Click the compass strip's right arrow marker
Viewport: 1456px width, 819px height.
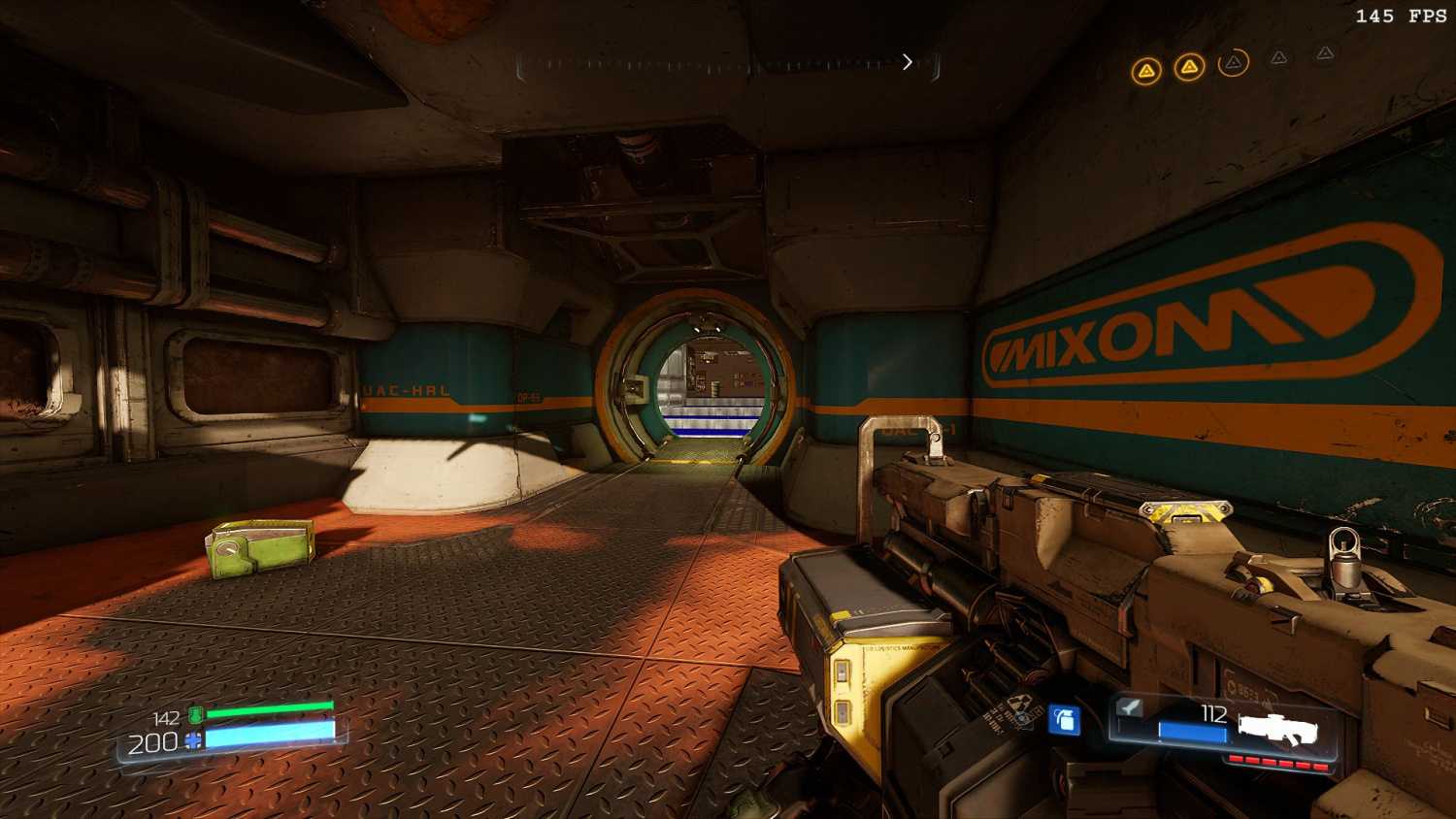(x=908, y=62)
